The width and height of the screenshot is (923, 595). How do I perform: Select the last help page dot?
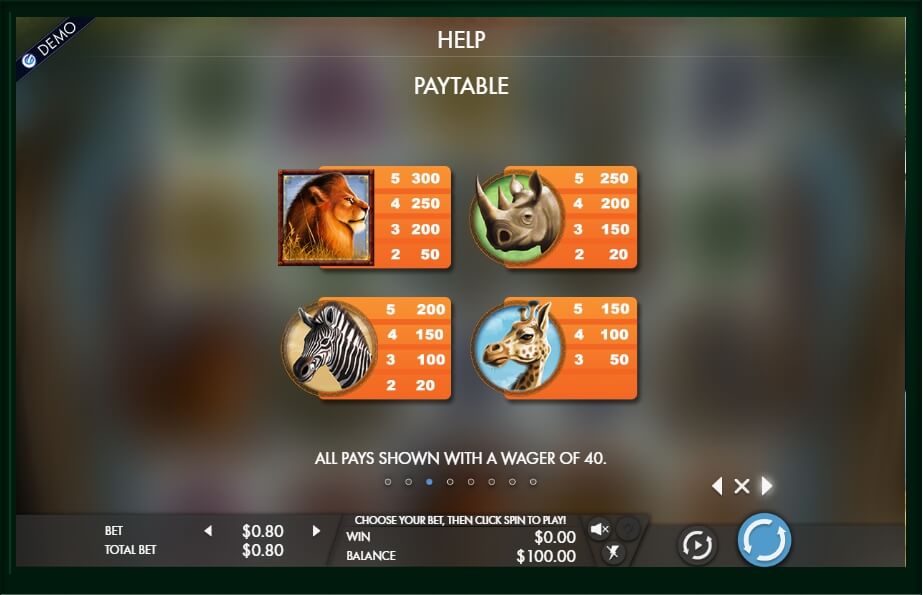533,482
